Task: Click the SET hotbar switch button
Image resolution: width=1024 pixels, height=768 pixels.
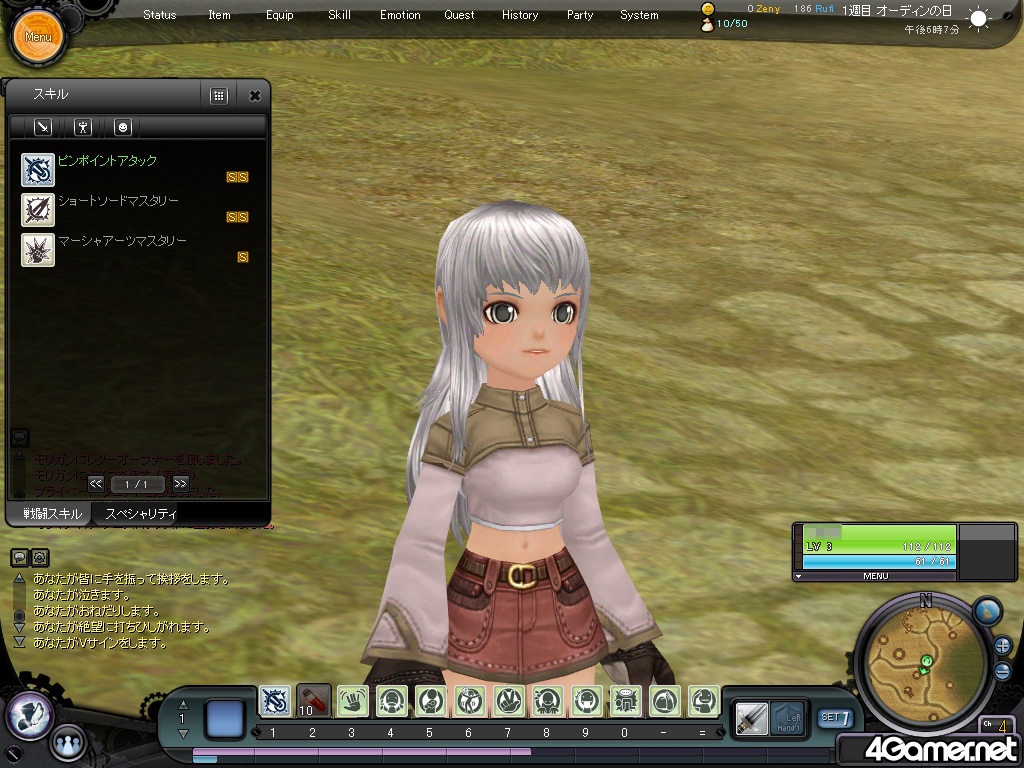Action: point(835,717)
